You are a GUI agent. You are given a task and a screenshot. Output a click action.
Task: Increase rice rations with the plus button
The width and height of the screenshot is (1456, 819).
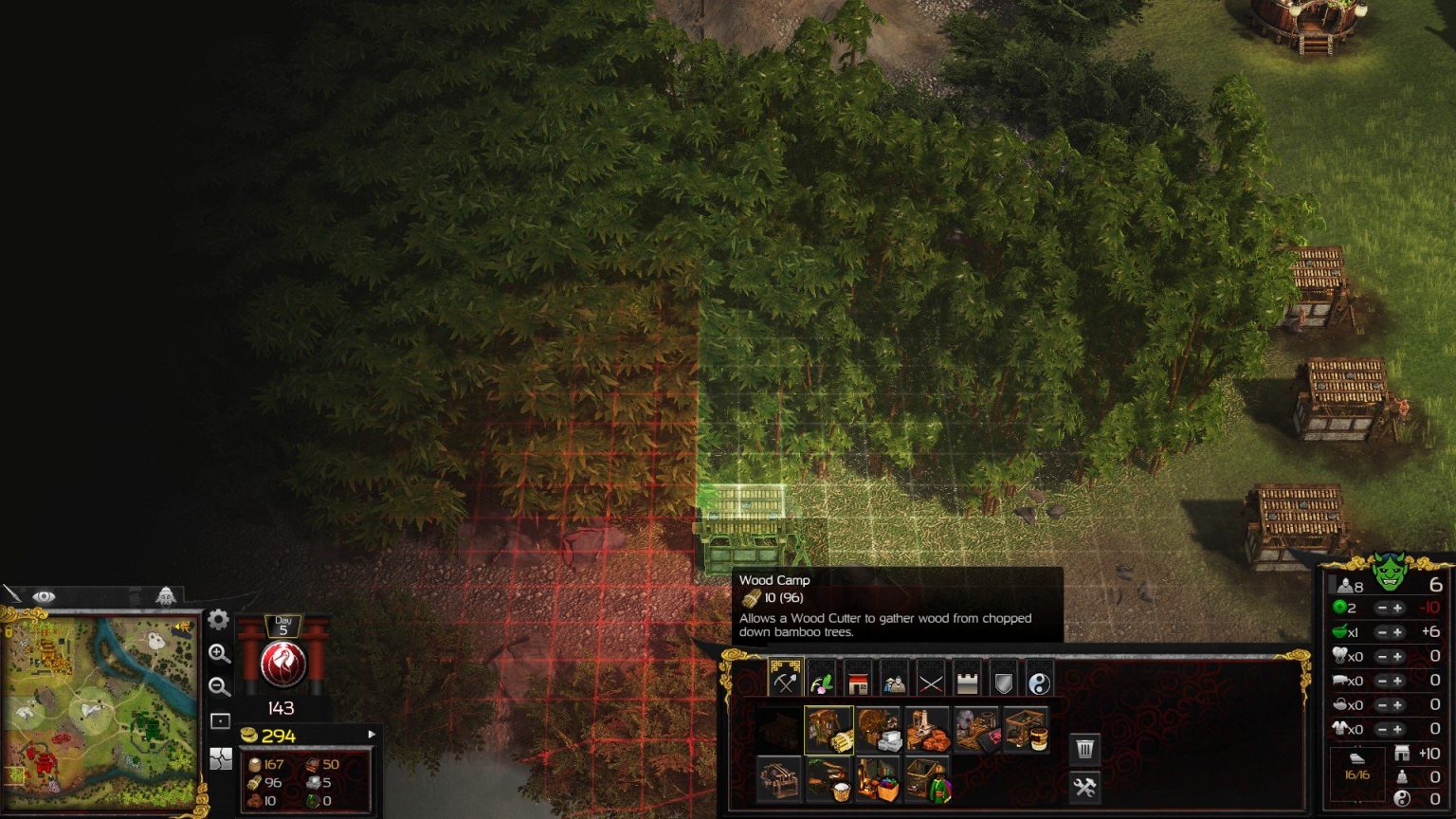[x=1399, y=631]
